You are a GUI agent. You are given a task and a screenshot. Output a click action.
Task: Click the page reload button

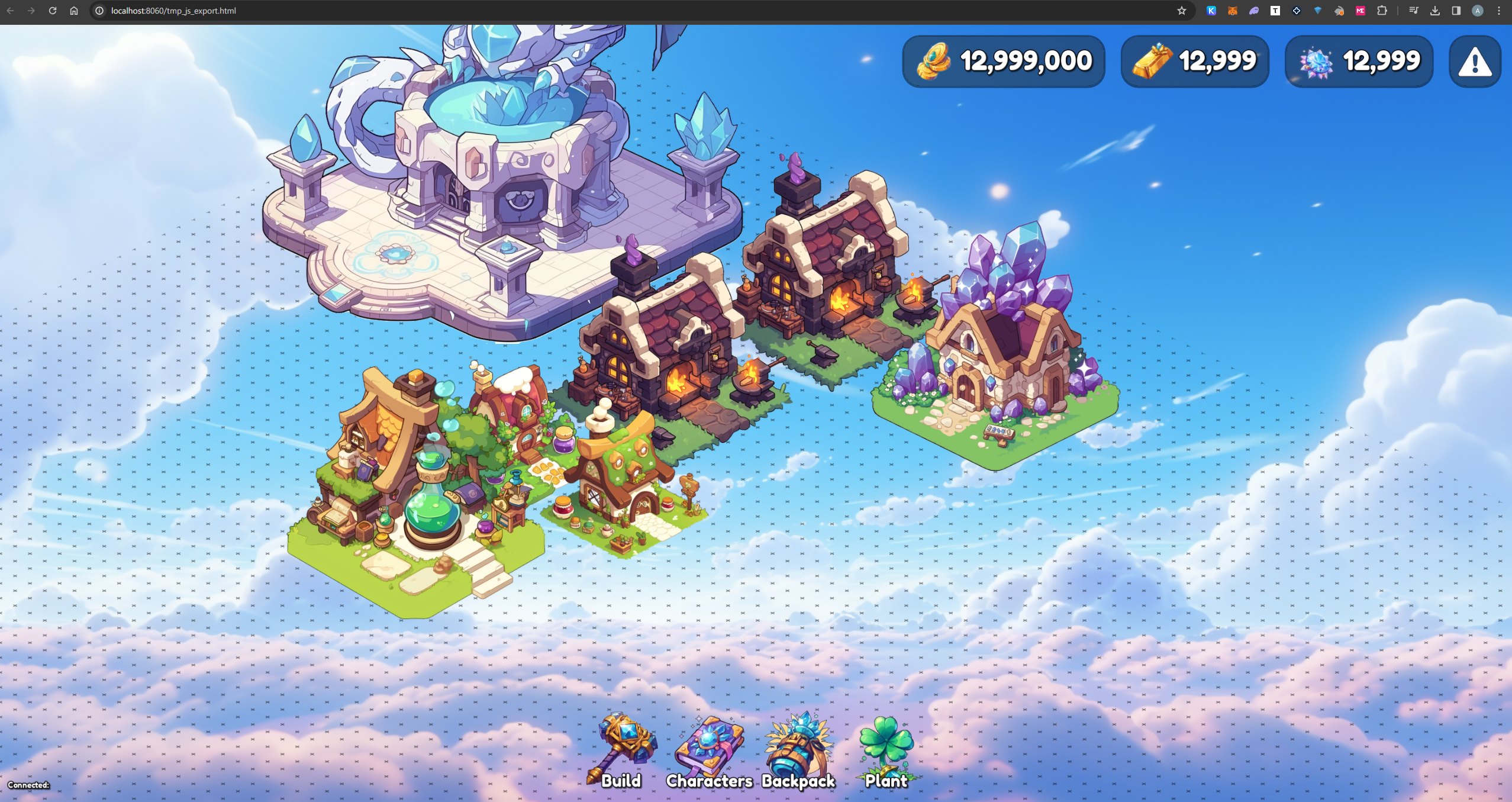[x=53, y=11]
